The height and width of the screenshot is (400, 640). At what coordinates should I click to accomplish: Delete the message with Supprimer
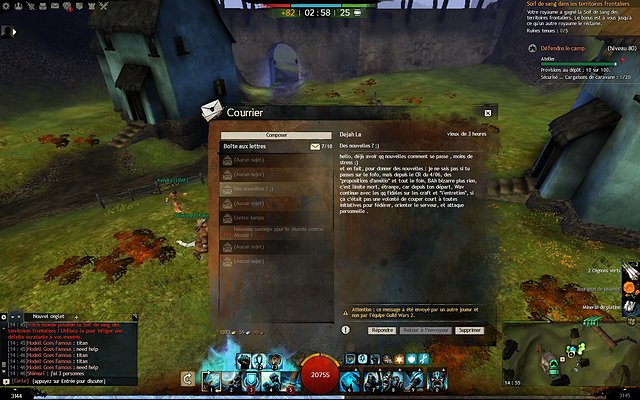pyautogui.click(x=470, y=301)
